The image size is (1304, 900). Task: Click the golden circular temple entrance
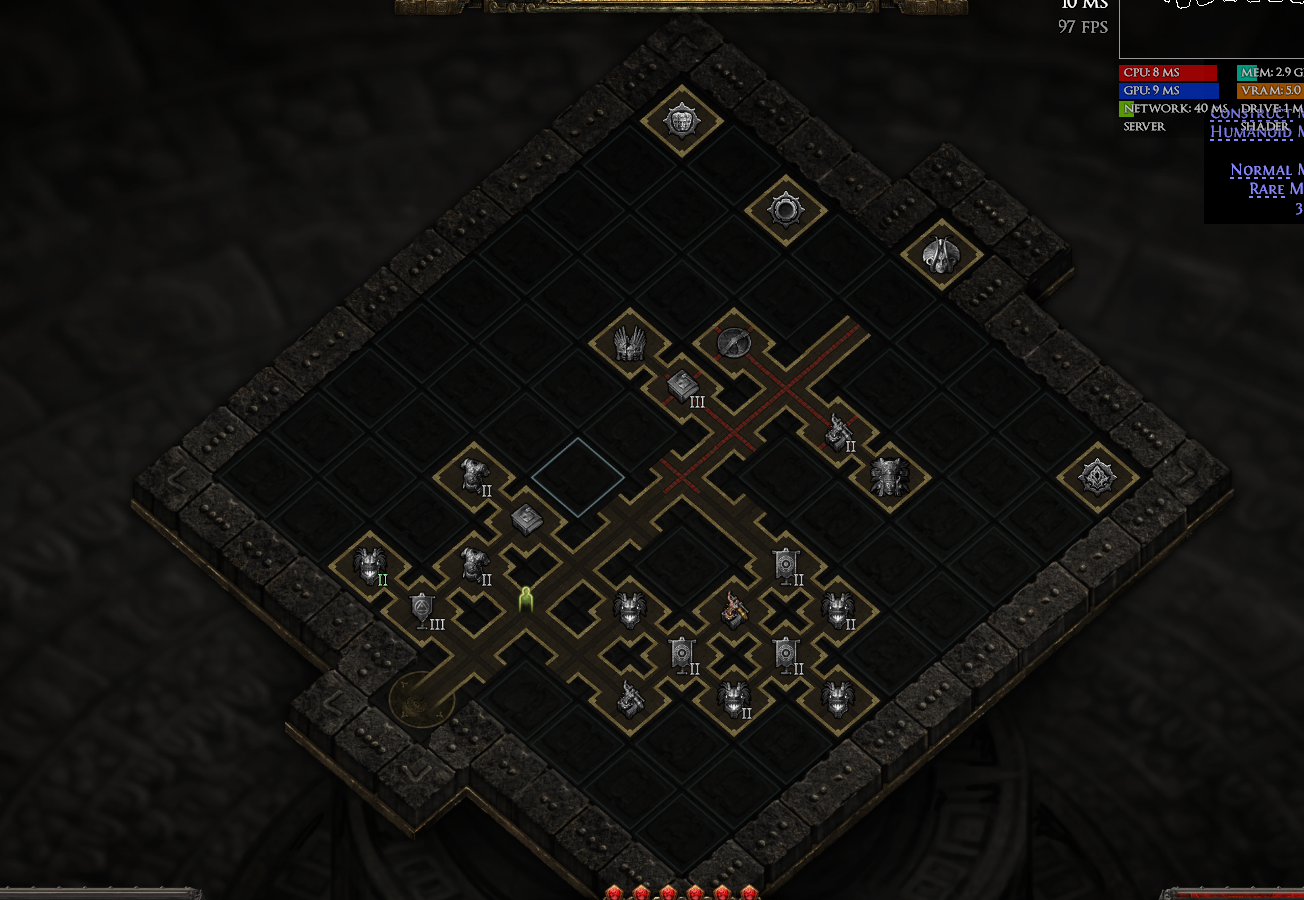point(421,699)
